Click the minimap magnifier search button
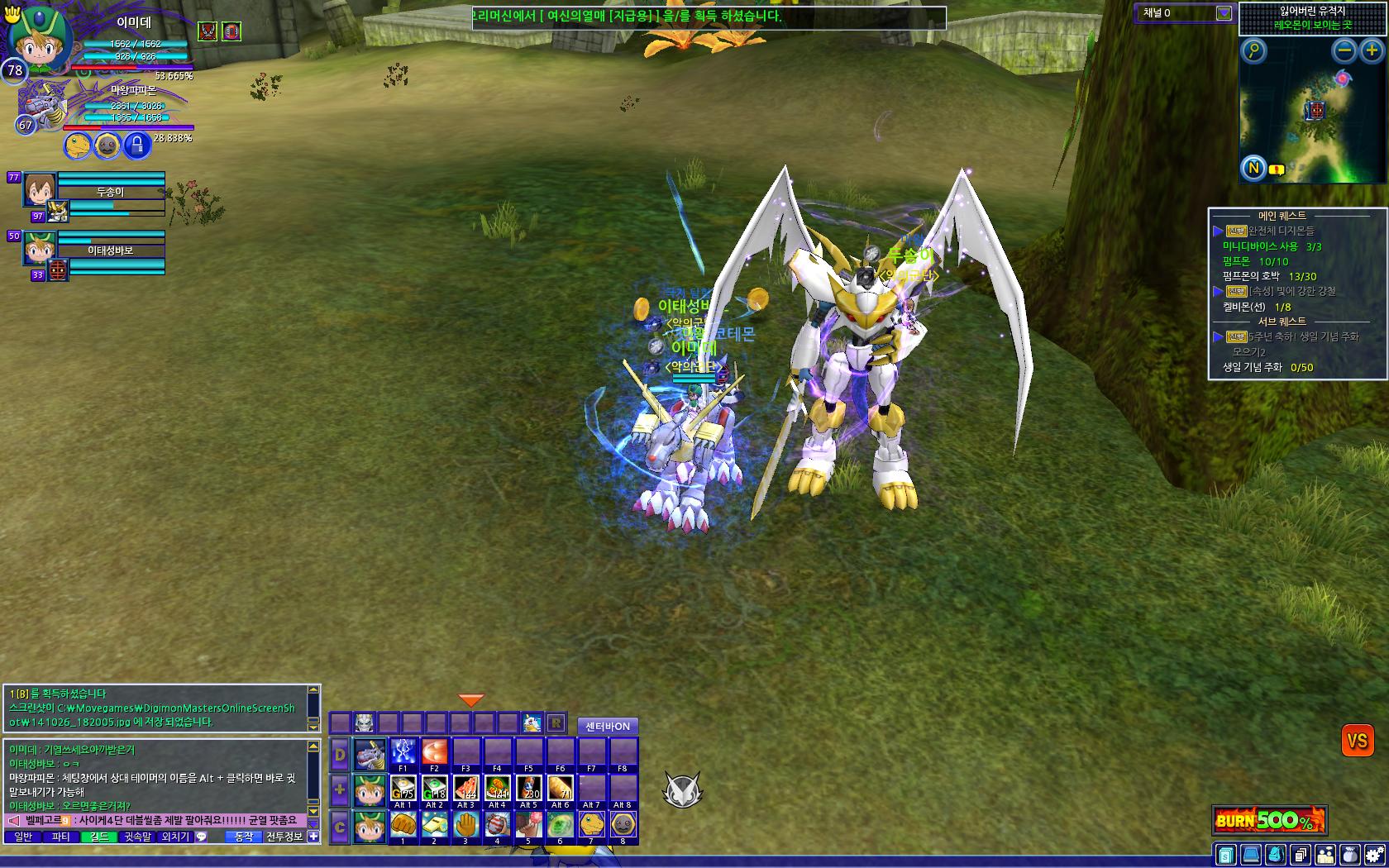 [x=1254, y=51]
